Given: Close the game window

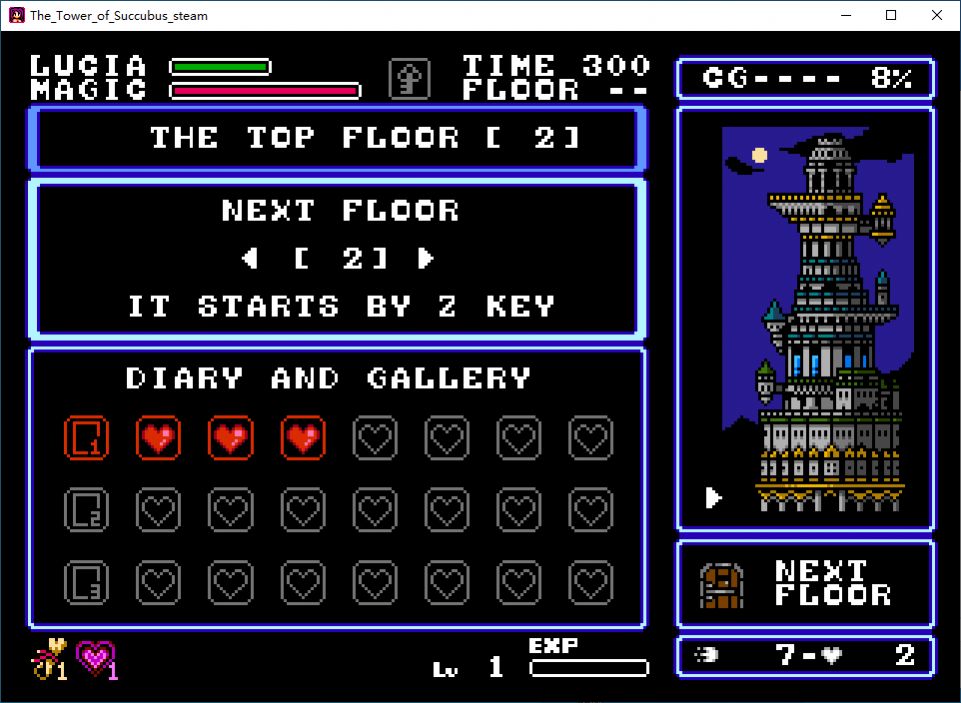Looking at the screenshot, I should point(937,15).
